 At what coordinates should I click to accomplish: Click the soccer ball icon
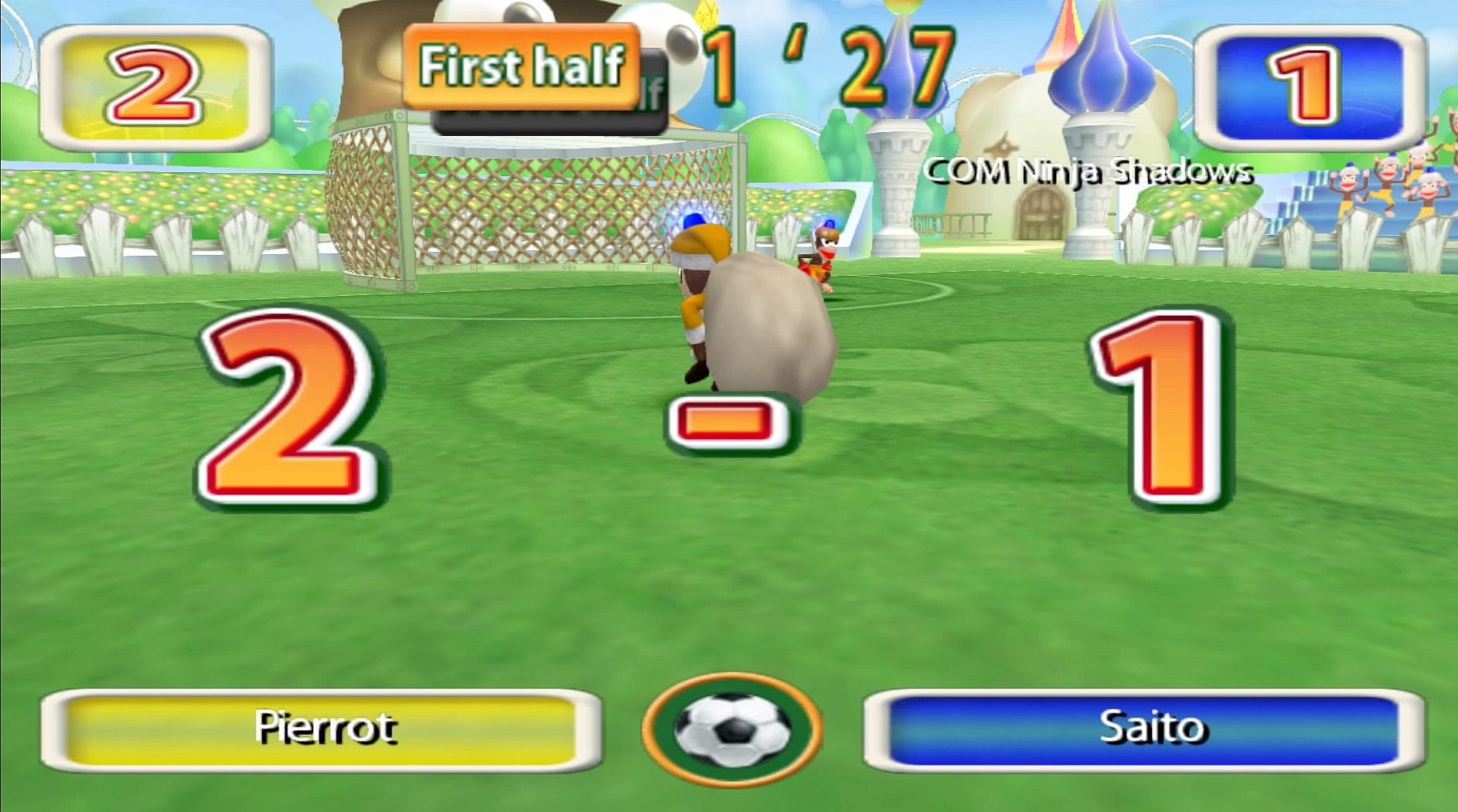[x=731, y=729]
